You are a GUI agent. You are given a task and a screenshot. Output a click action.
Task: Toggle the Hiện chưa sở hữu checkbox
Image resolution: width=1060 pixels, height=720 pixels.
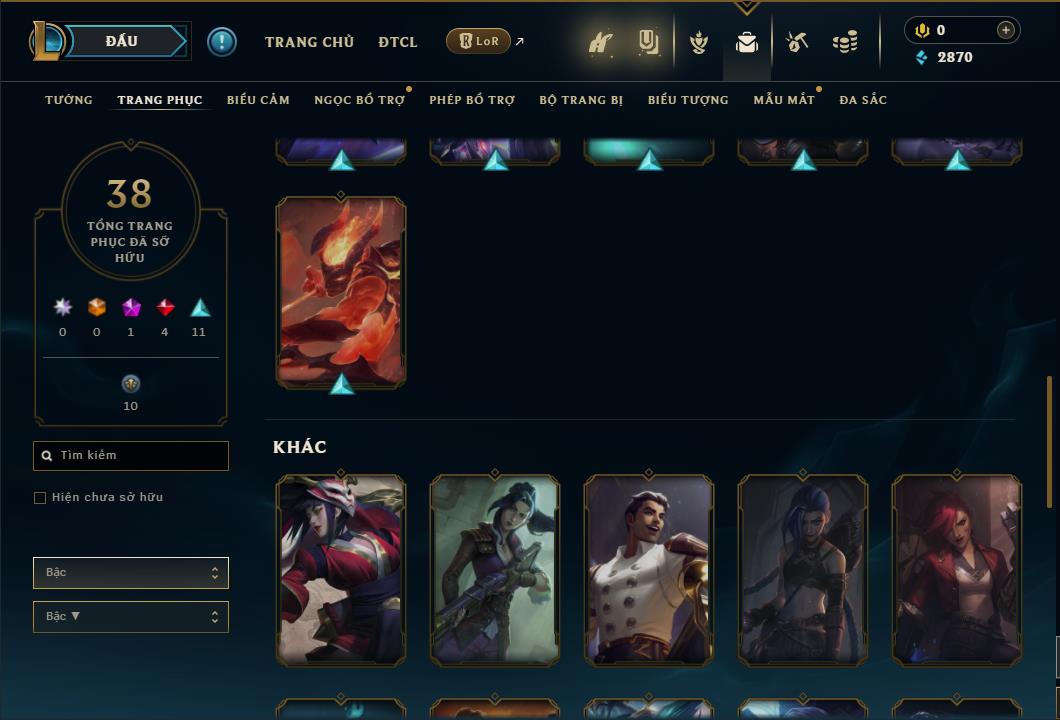[40, 498]
